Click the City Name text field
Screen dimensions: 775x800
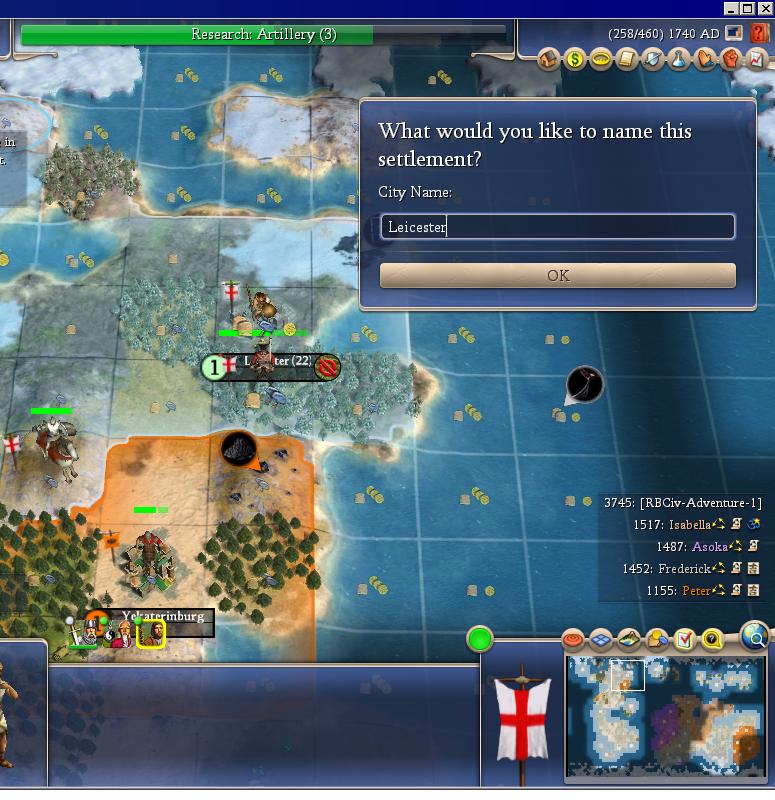(557, 227)
